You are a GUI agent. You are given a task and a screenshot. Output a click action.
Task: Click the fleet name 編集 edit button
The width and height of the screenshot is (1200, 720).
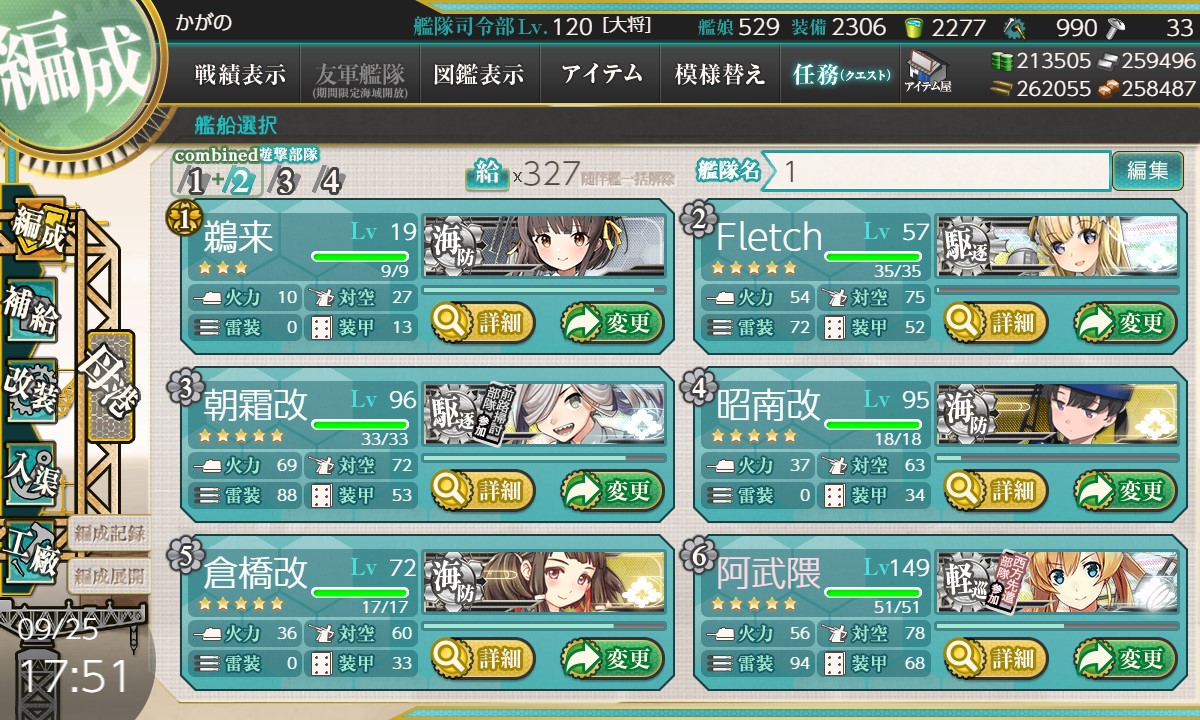[1147, 171]
